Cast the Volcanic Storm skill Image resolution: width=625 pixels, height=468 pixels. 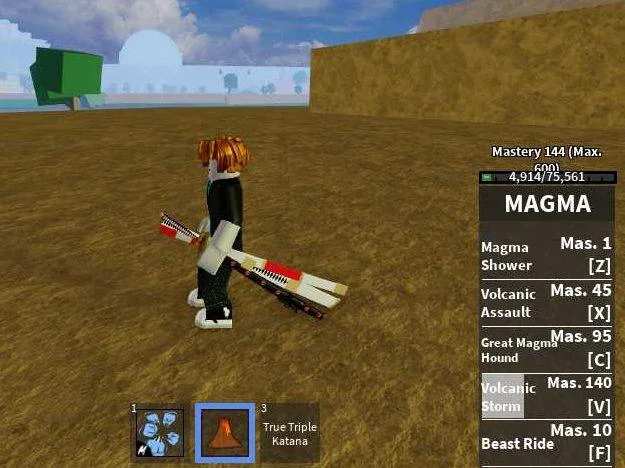coord(546,397)
